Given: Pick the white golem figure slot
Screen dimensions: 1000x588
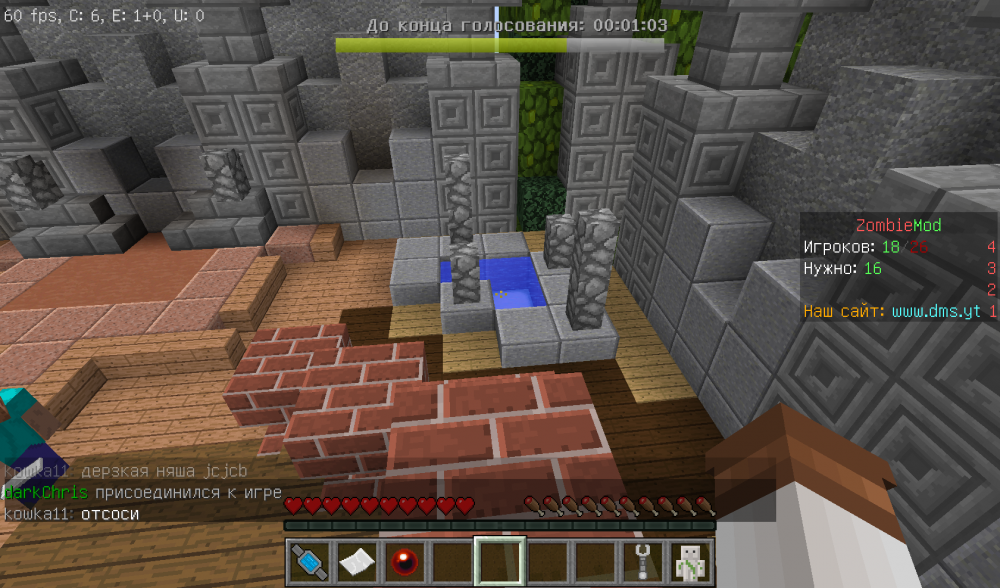Looking at the screenshot, I should (x=690, y=562).
